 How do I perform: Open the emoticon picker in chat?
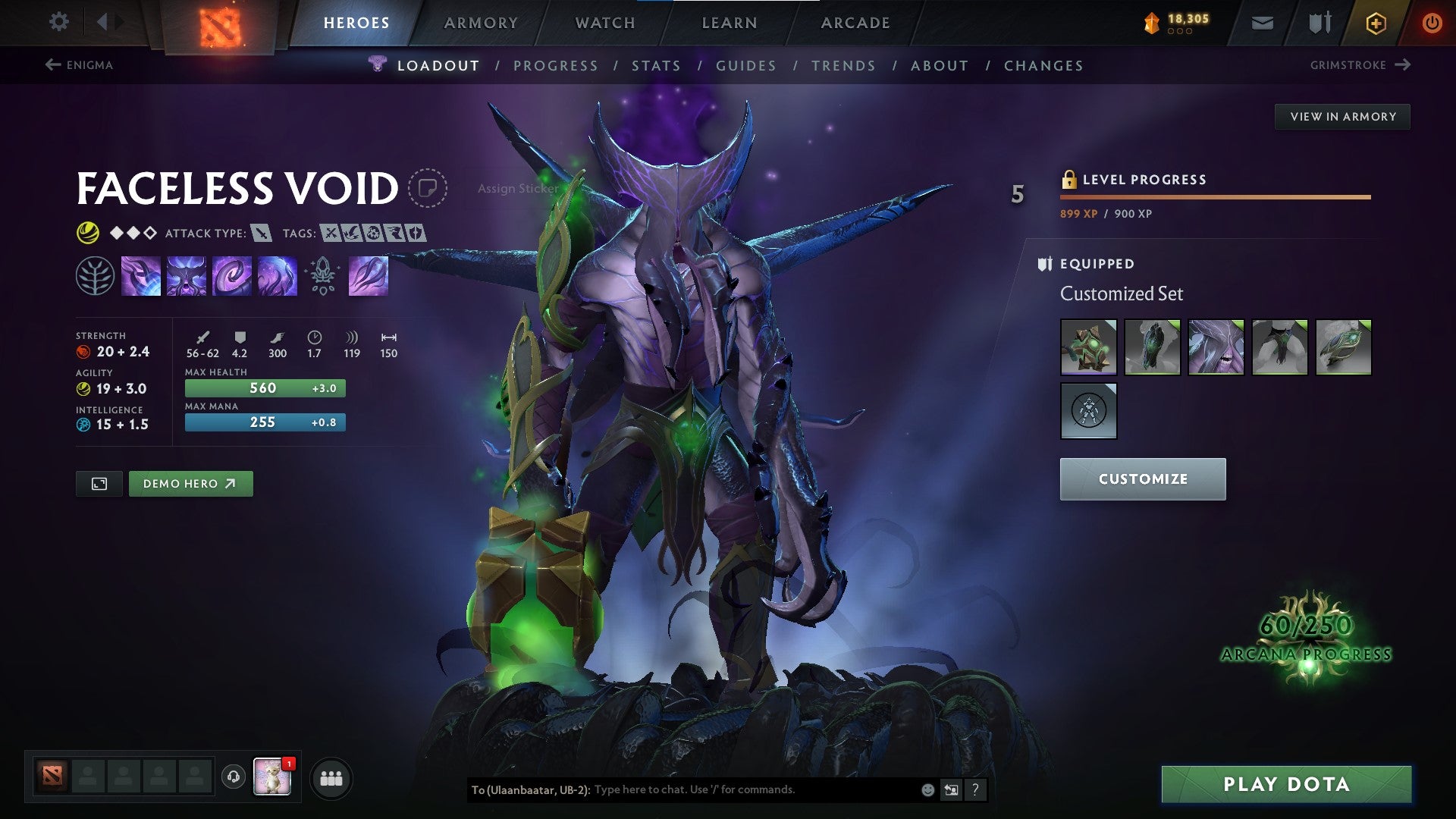(927, 789)
